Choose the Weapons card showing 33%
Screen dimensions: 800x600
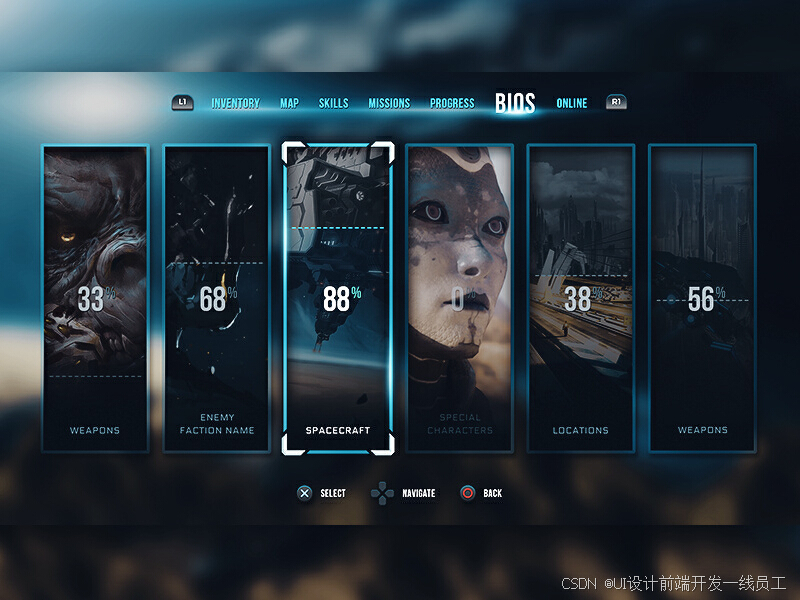pyautogui.click(x=95, y=298)
